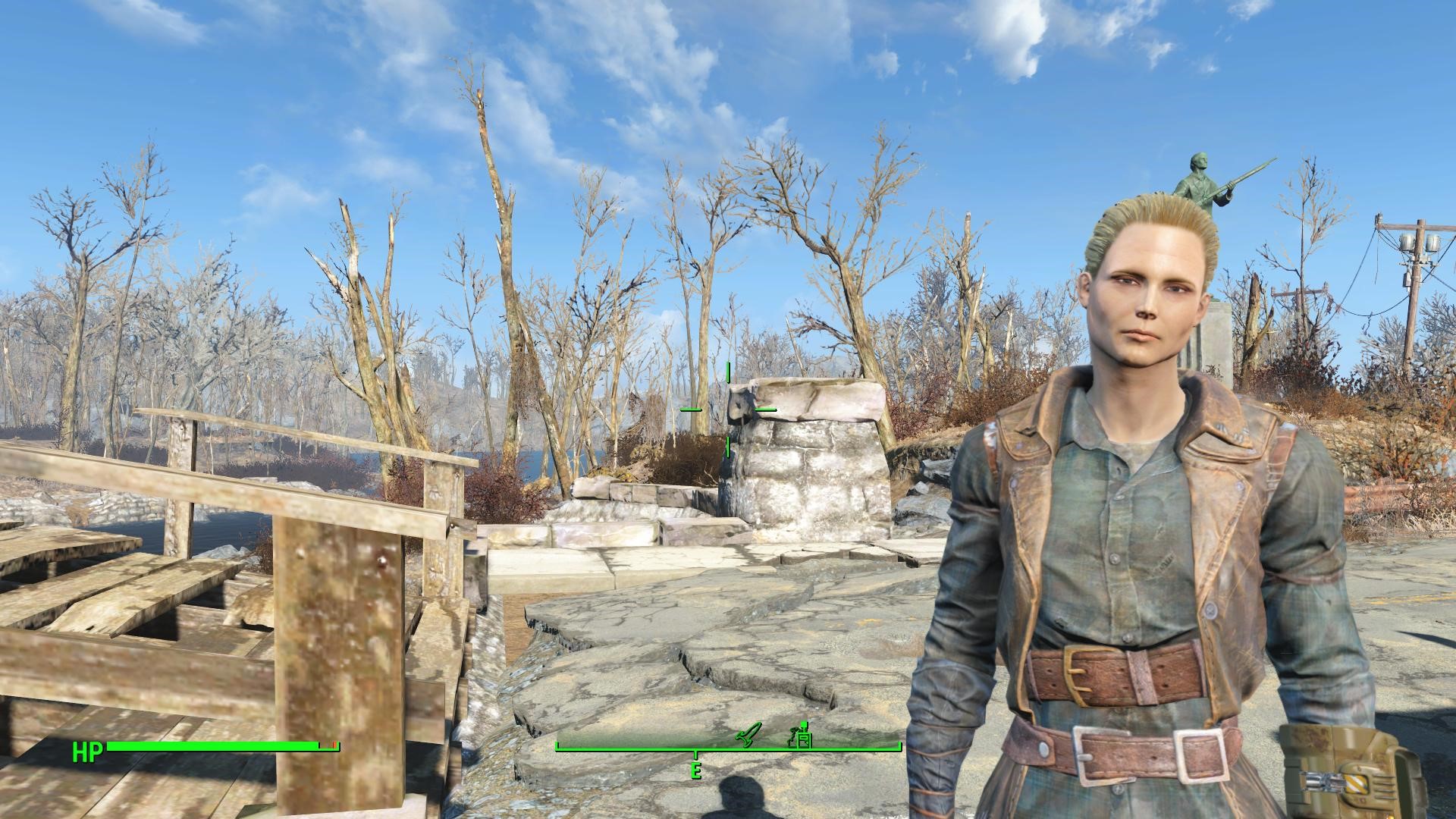Click the East heading letter on the compass
Viewport: 1456px width, 819px height.
695,770
